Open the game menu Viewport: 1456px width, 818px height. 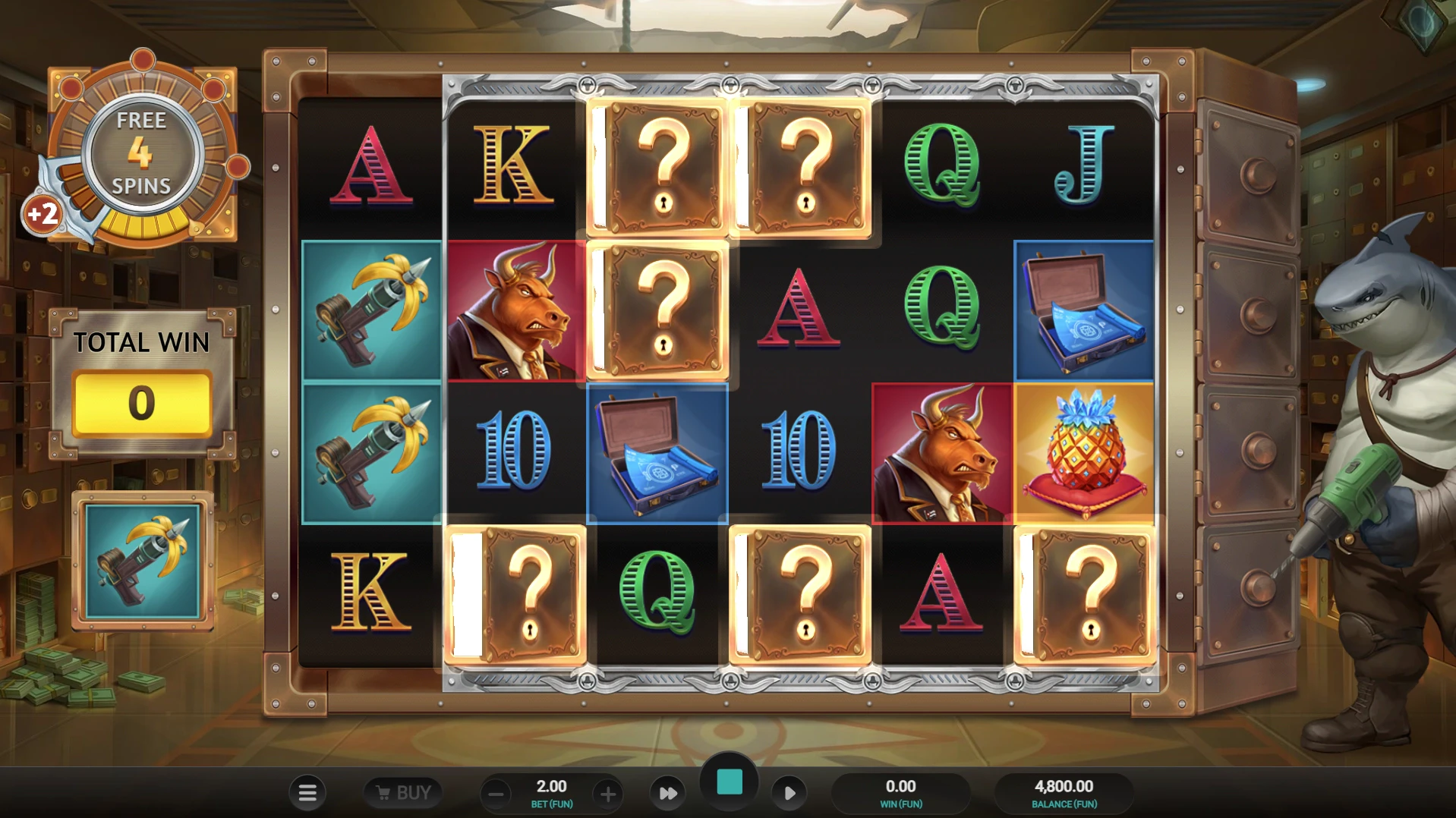coord(307,791)
